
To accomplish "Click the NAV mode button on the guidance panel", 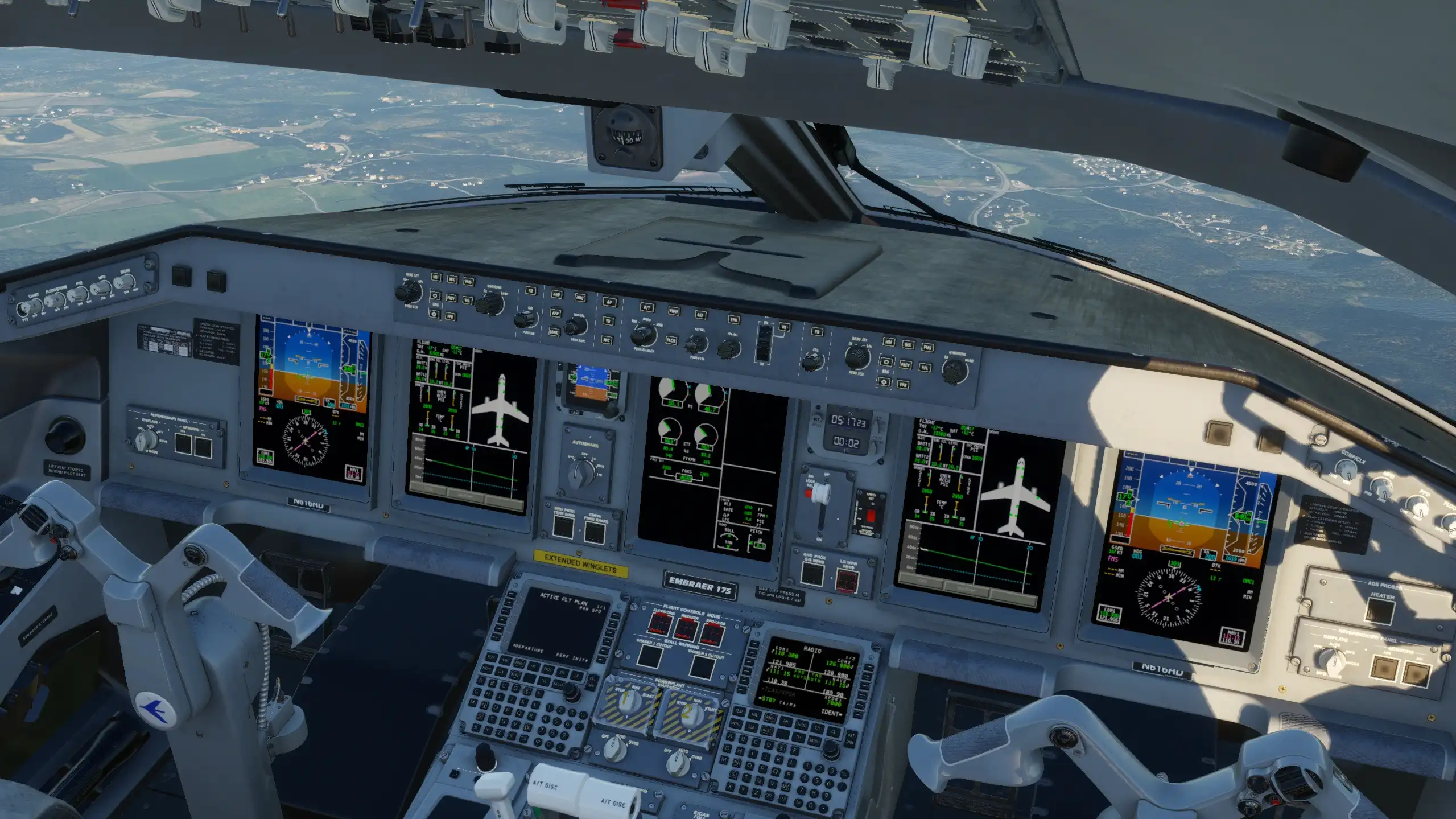I will pyautogui.click(x=556, y=294).
